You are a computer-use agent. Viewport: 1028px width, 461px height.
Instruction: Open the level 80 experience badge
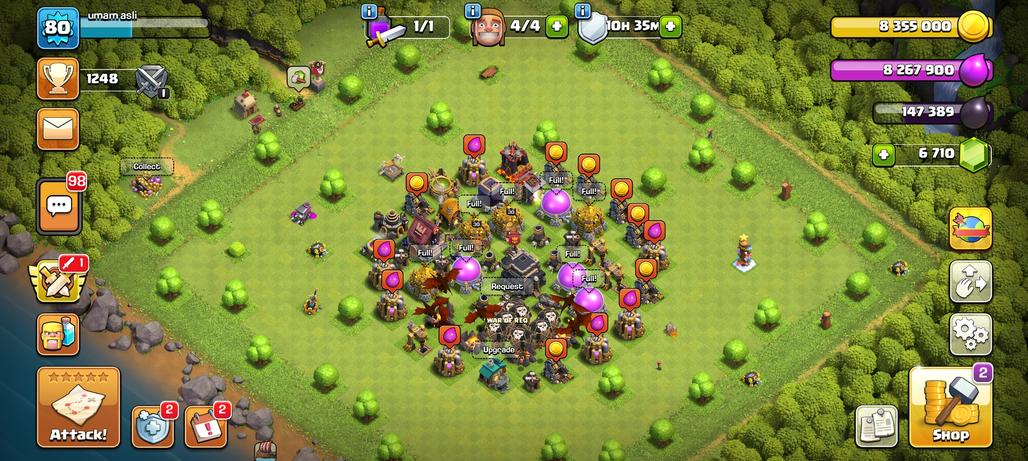[58, 28]
